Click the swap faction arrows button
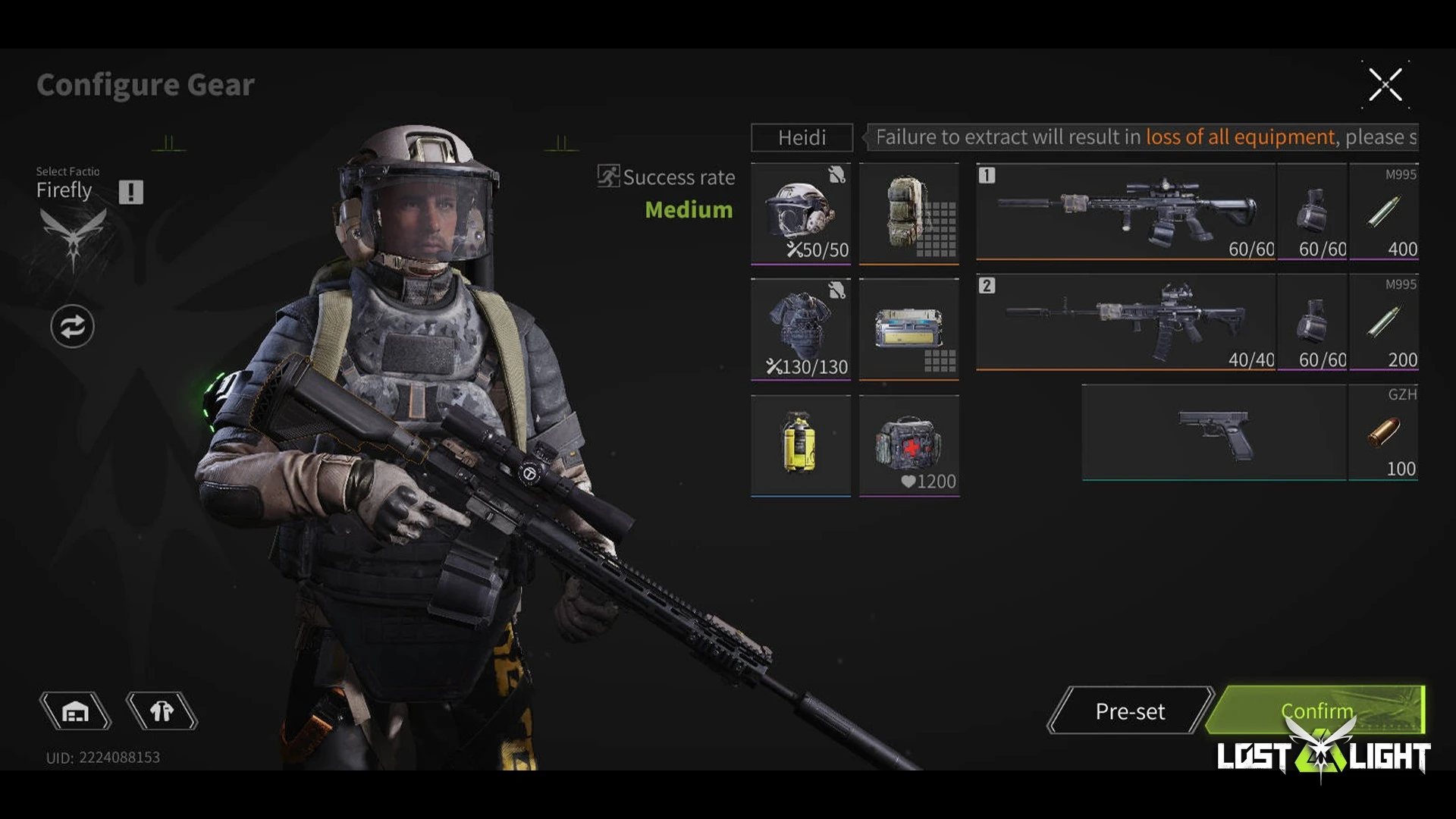The width and height of the screenshot is (1456, 819). [x=72, y=327]
